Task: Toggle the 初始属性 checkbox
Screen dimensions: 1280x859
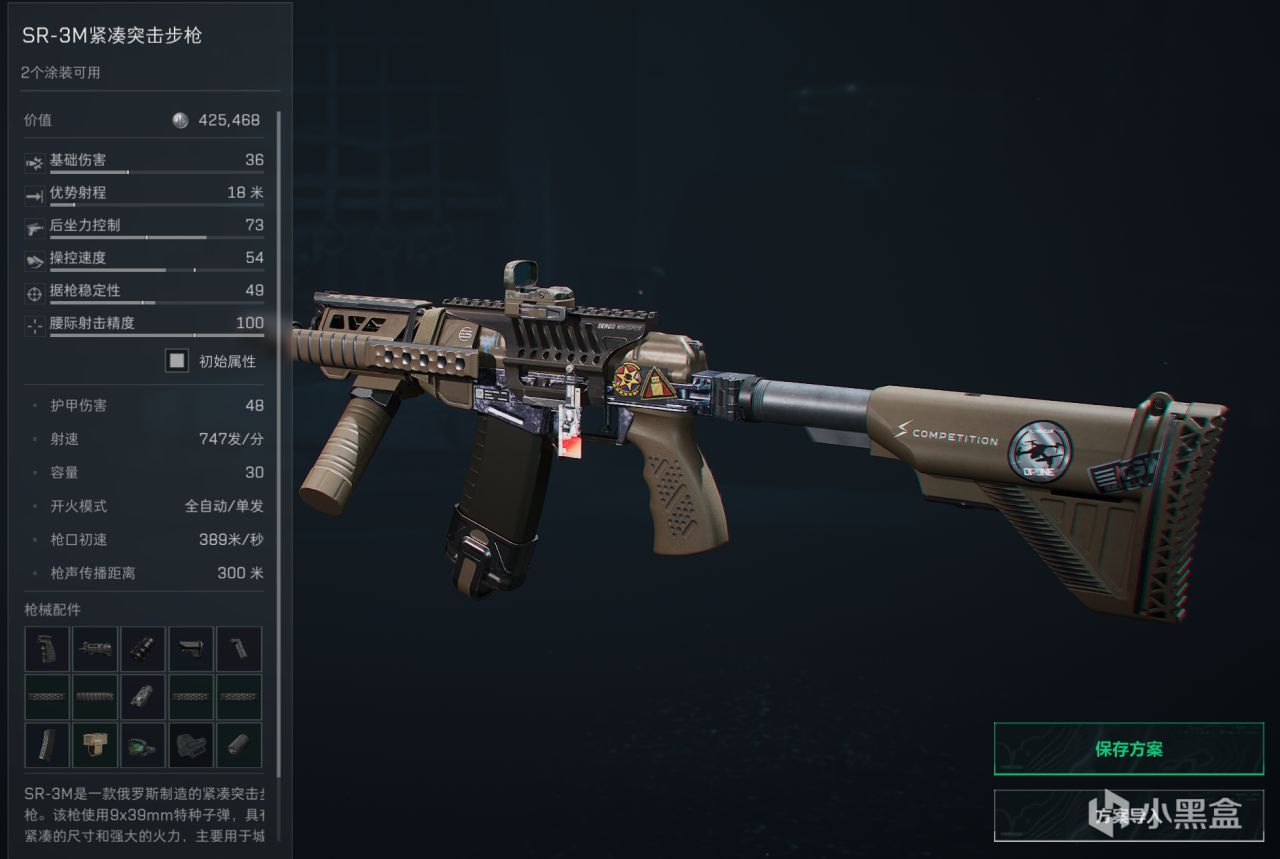Action: click(177, 361)
